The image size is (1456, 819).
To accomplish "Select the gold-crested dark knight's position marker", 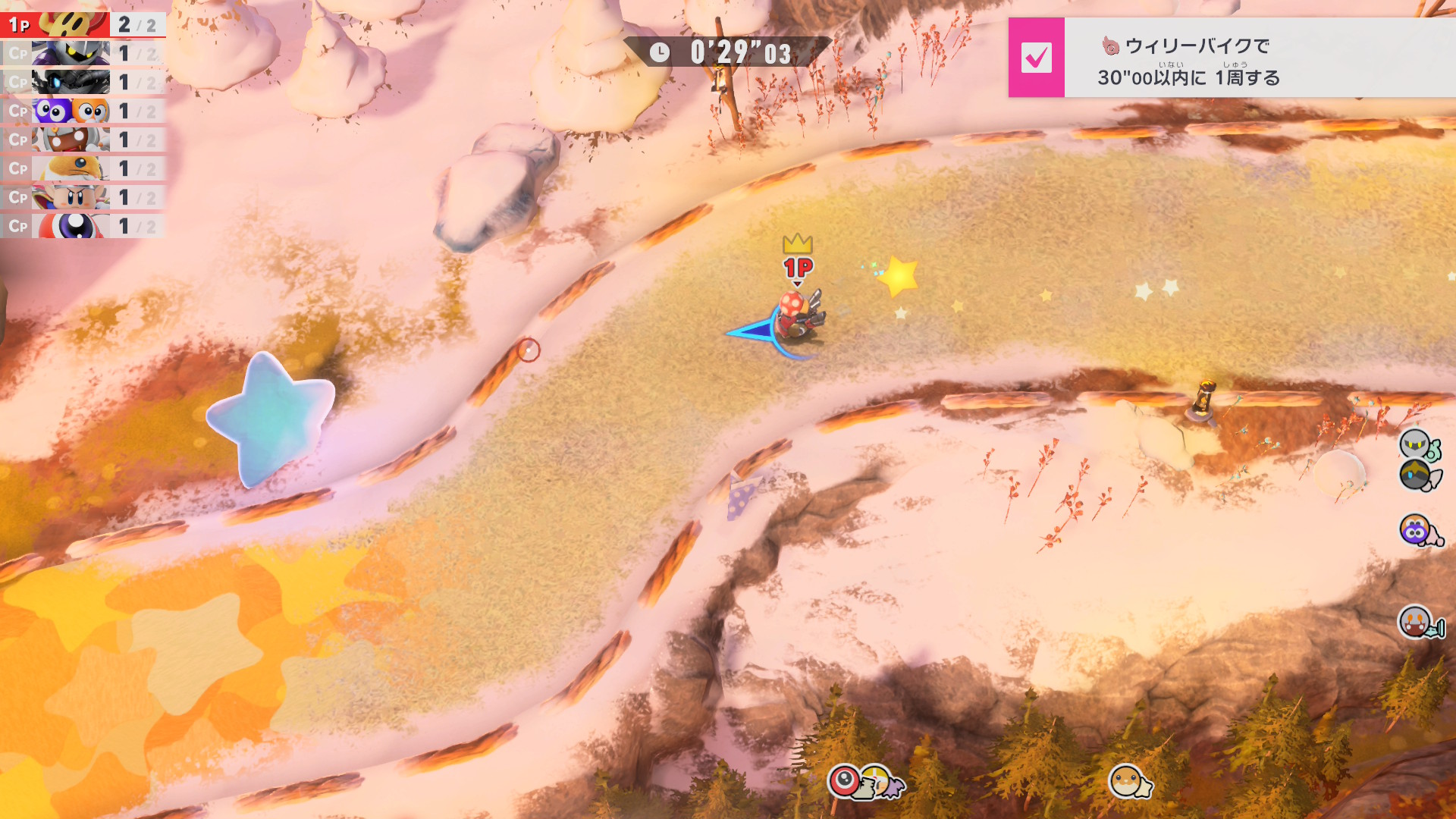I will pyautogui.click(x=1416, y=475).
